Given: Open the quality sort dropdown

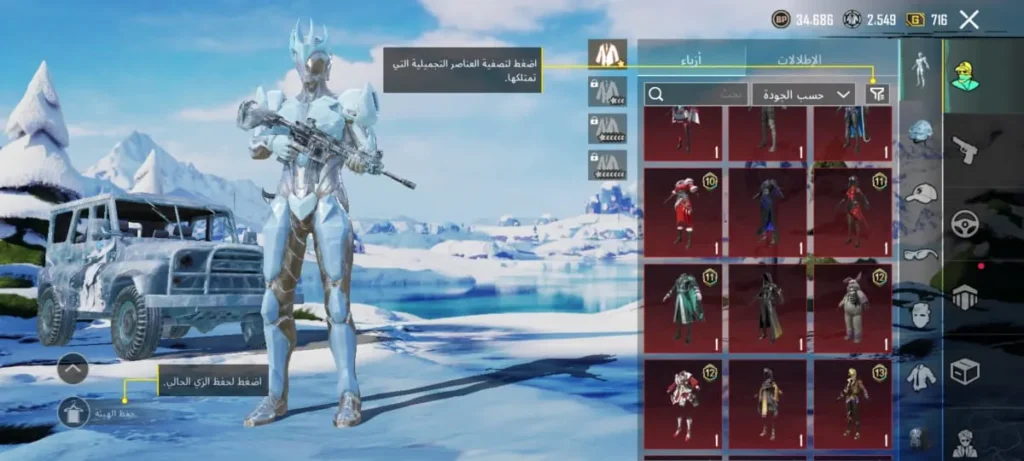Looking at the screenshot, I should (x=802, y=94).
